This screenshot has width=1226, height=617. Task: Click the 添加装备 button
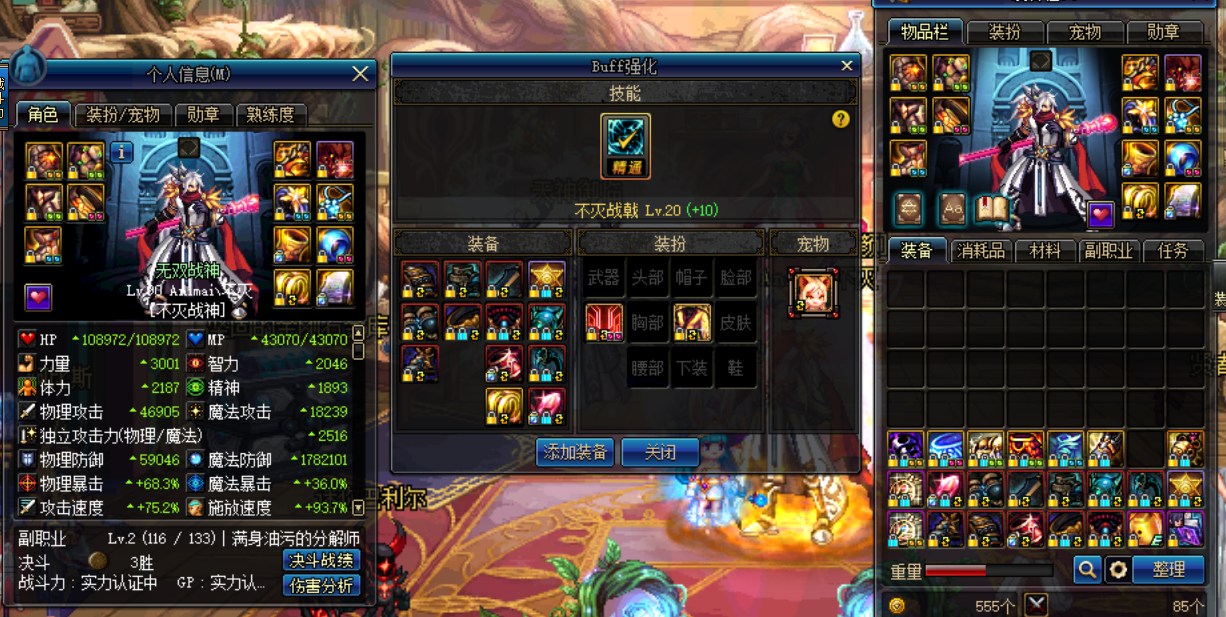click(575, 452)
